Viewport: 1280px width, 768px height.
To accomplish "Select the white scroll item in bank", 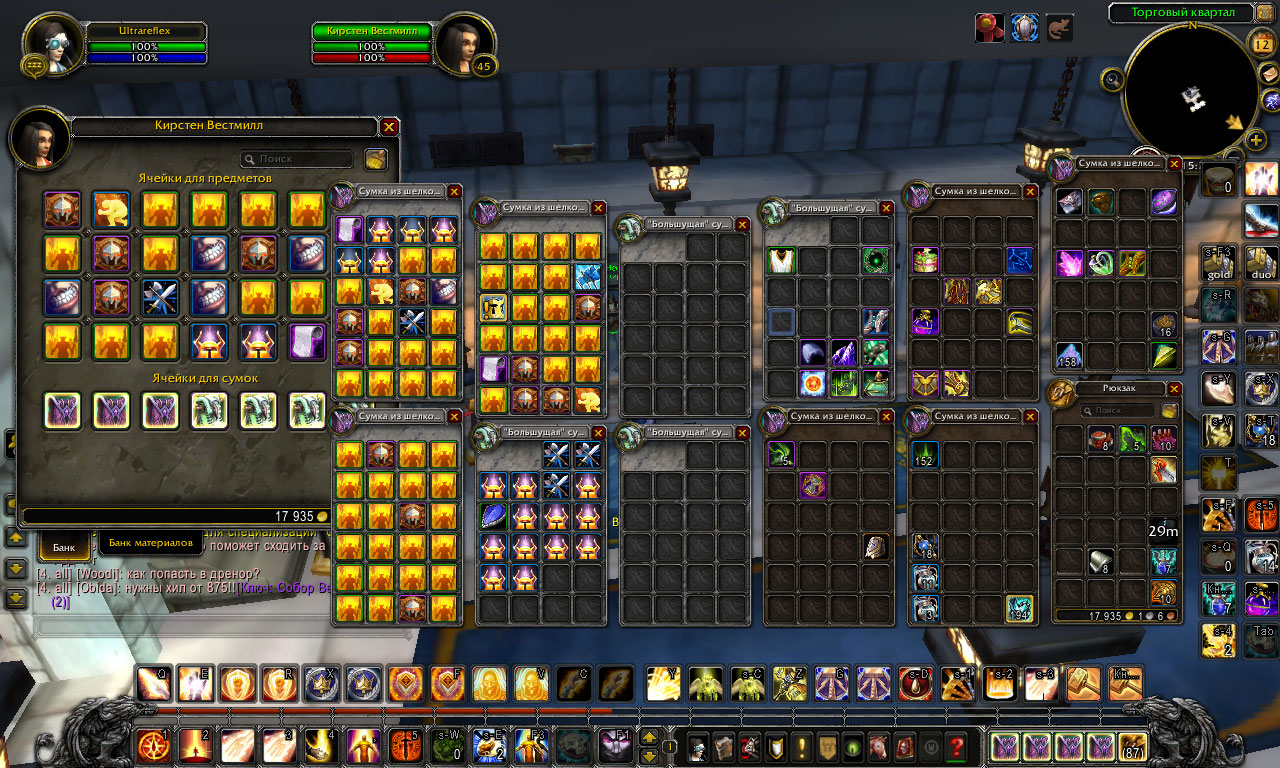I will 308,341.
